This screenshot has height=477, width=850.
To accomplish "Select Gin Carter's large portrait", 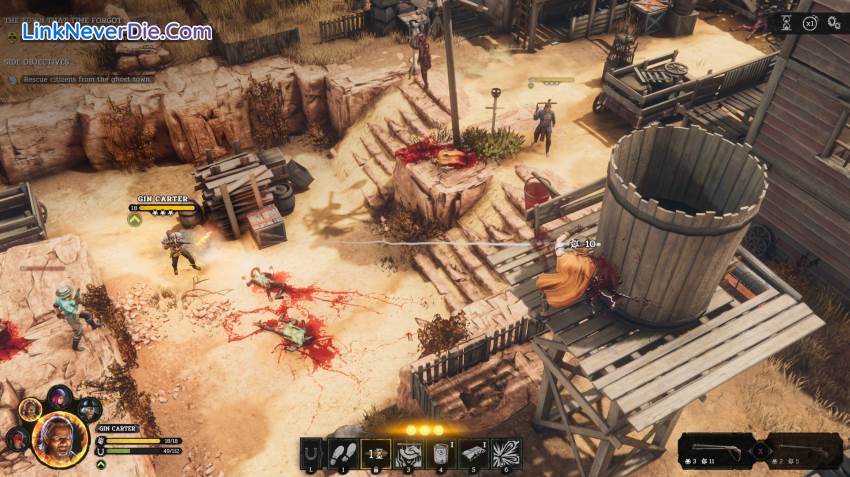I will (x=59, y=440).
